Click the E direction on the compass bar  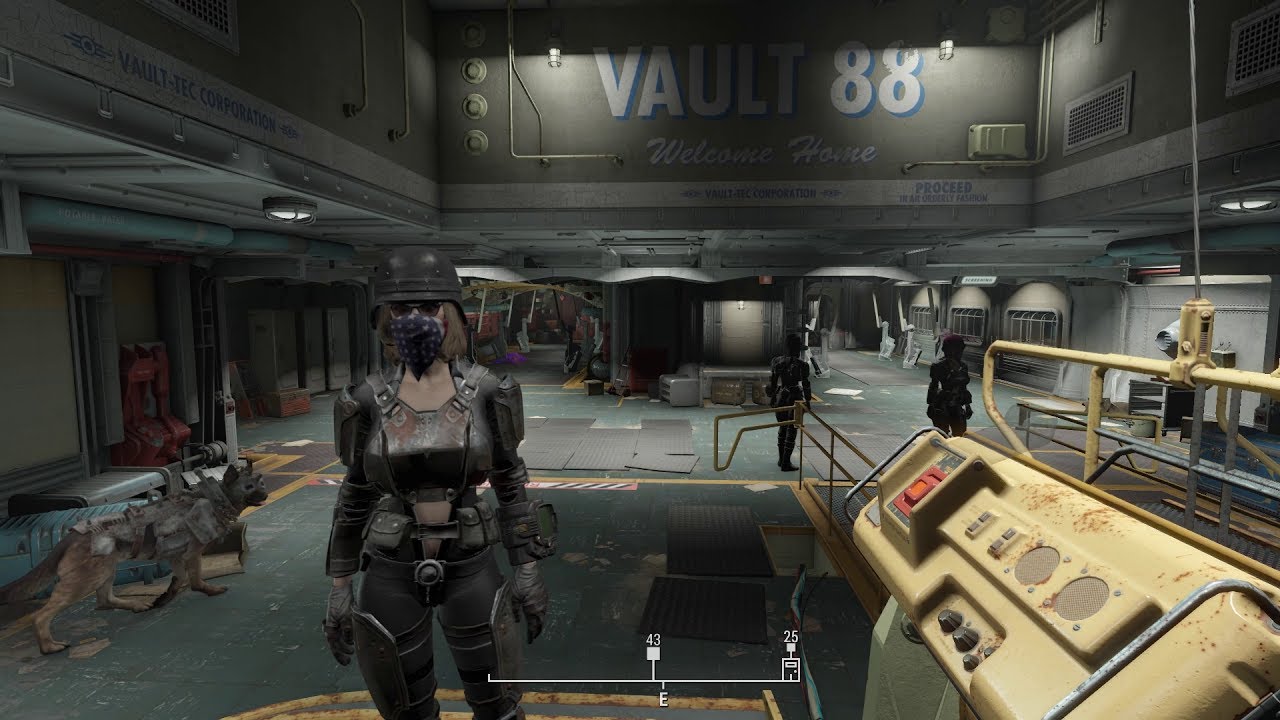662,698
